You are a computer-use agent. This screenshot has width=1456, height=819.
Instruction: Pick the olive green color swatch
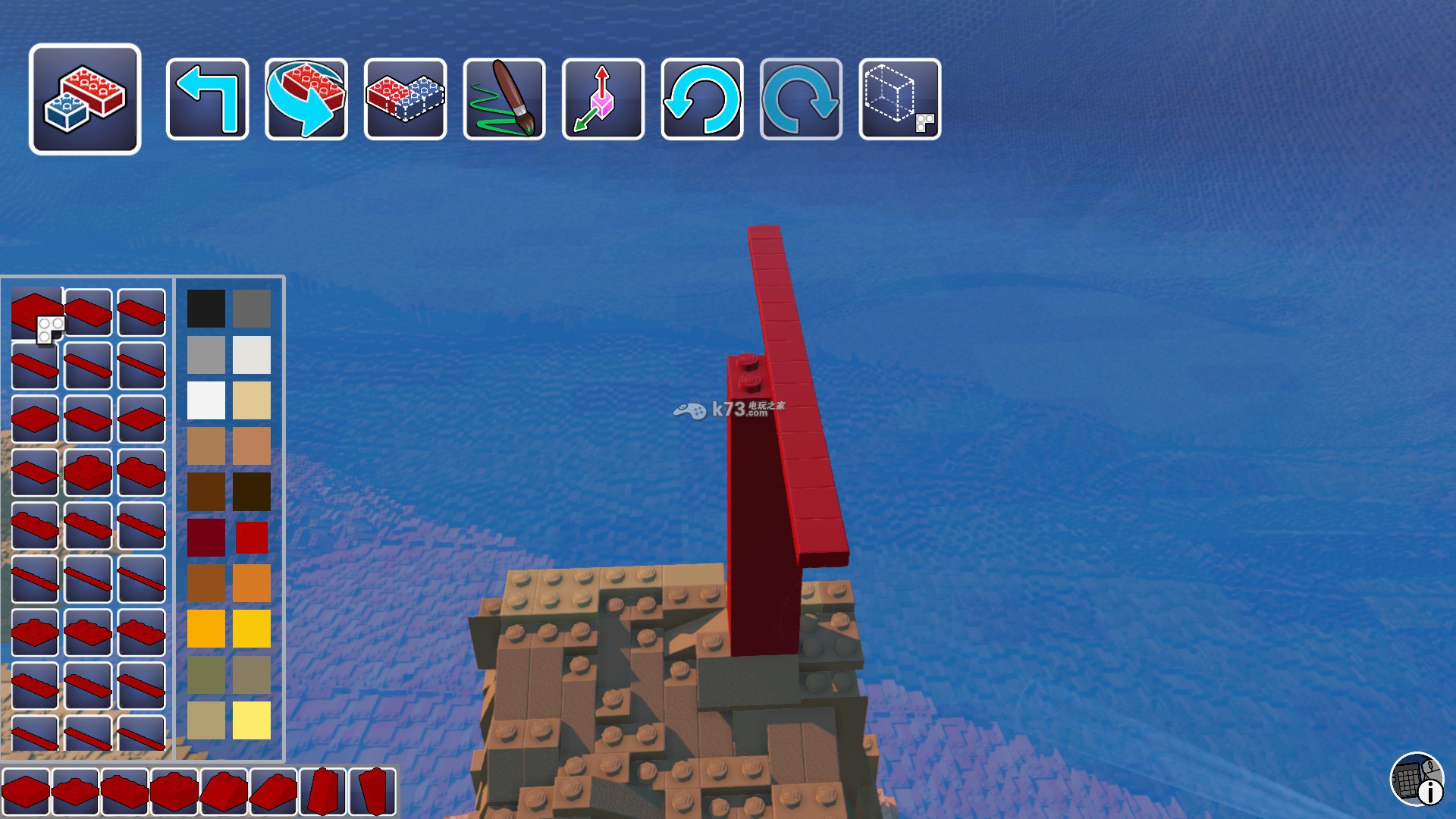point(206,675)
